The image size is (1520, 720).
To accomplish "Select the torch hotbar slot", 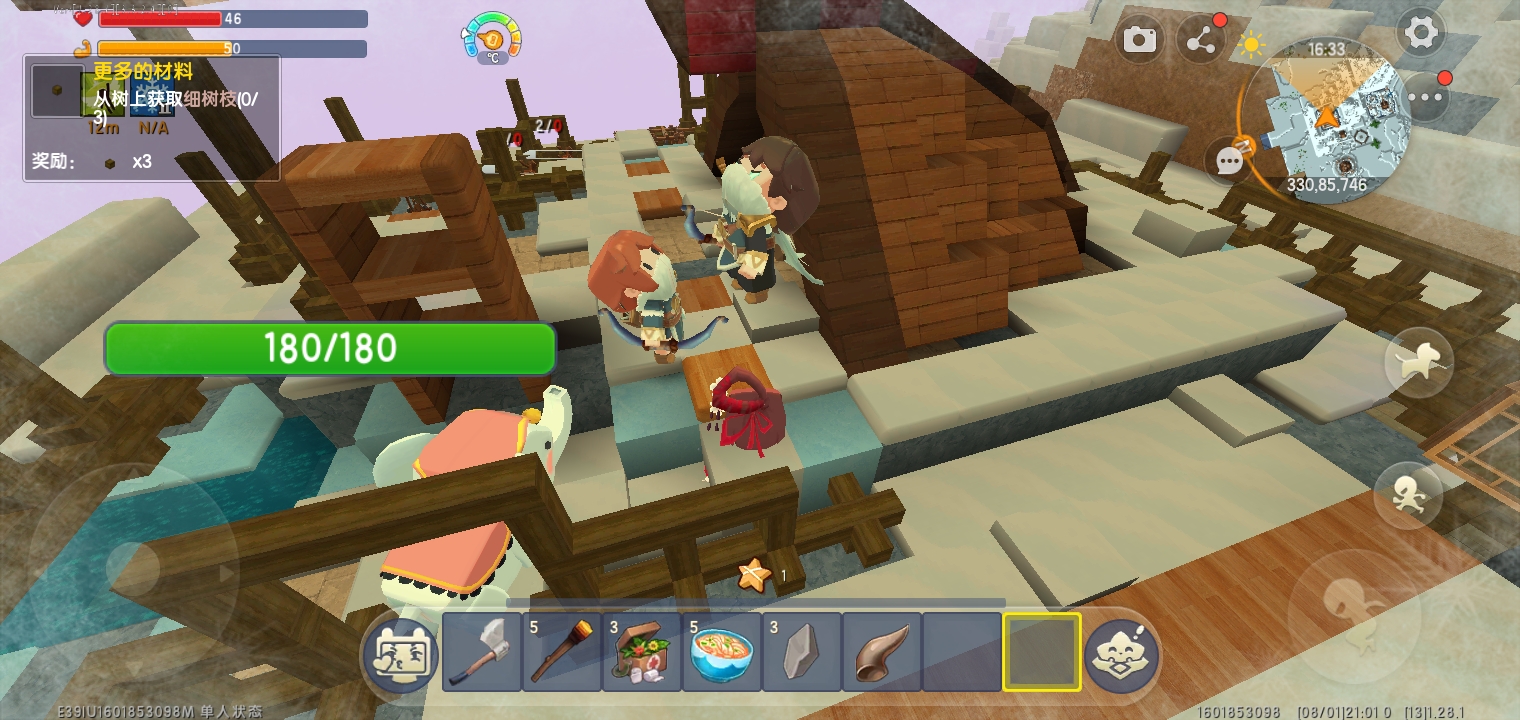I will tap(562, 652).
